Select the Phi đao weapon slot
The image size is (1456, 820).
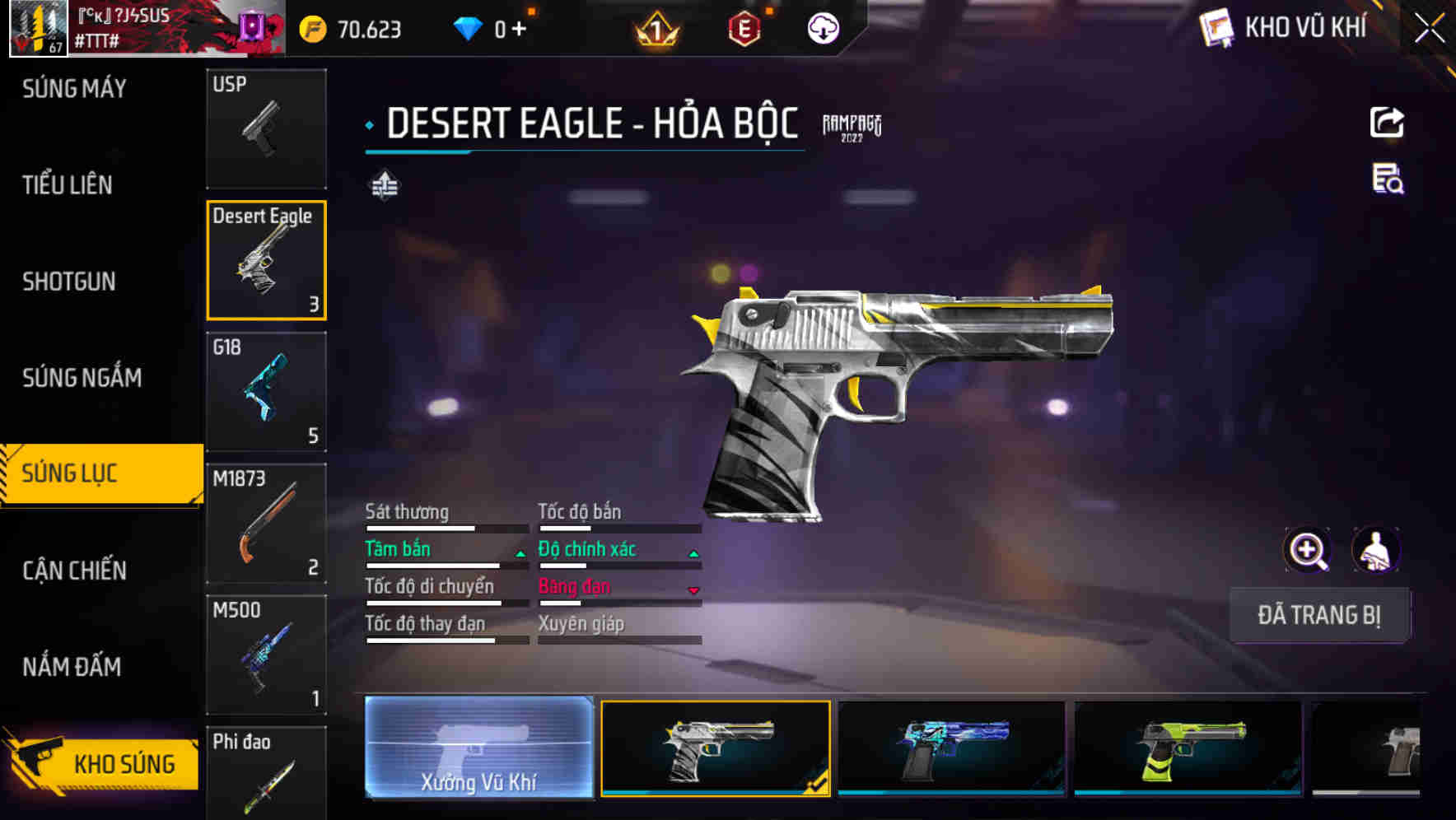266,774
